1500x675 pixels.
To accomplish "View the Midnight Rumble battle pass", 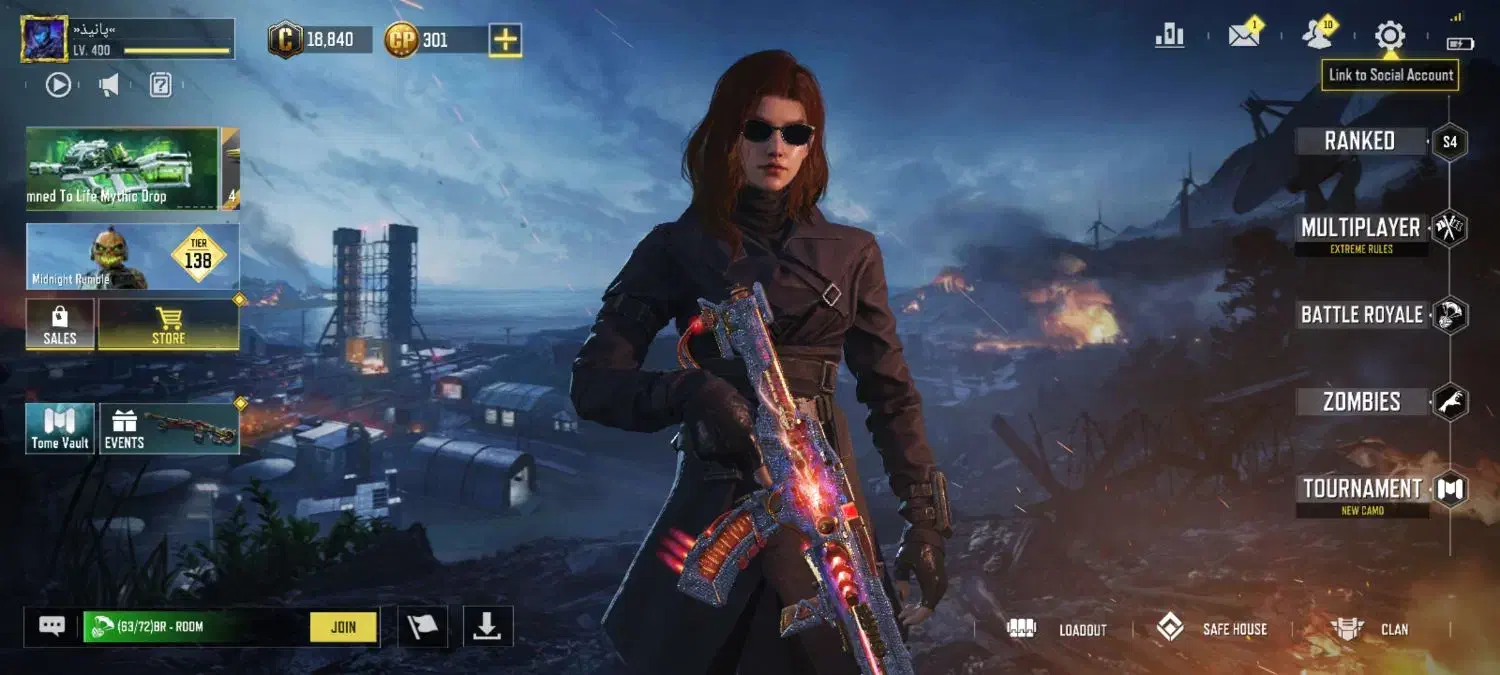I will (132, 257).
